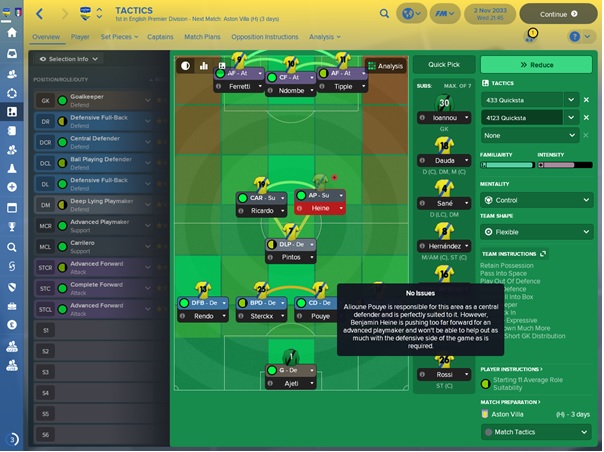Open the Set Pieces dropdown tab
This screenshot has height=452, width=604.
click(122, 37)
